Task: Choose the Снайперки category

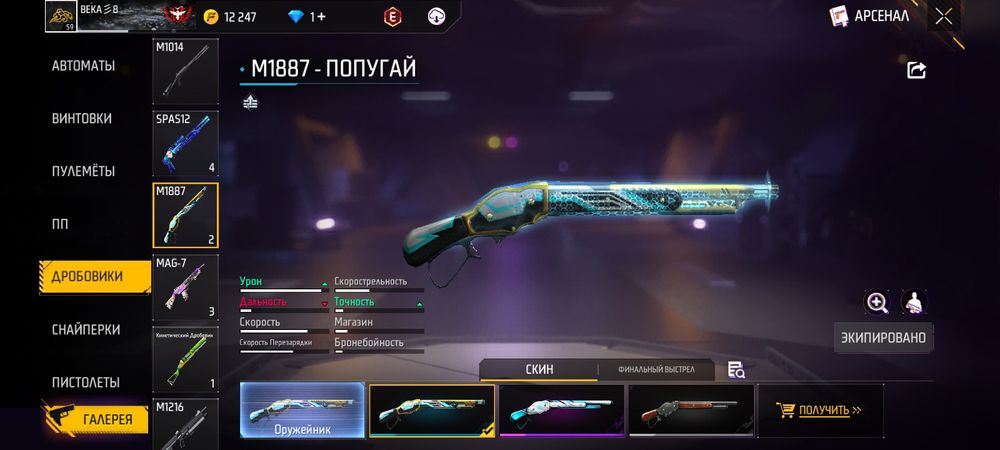Action: (86, 329)
